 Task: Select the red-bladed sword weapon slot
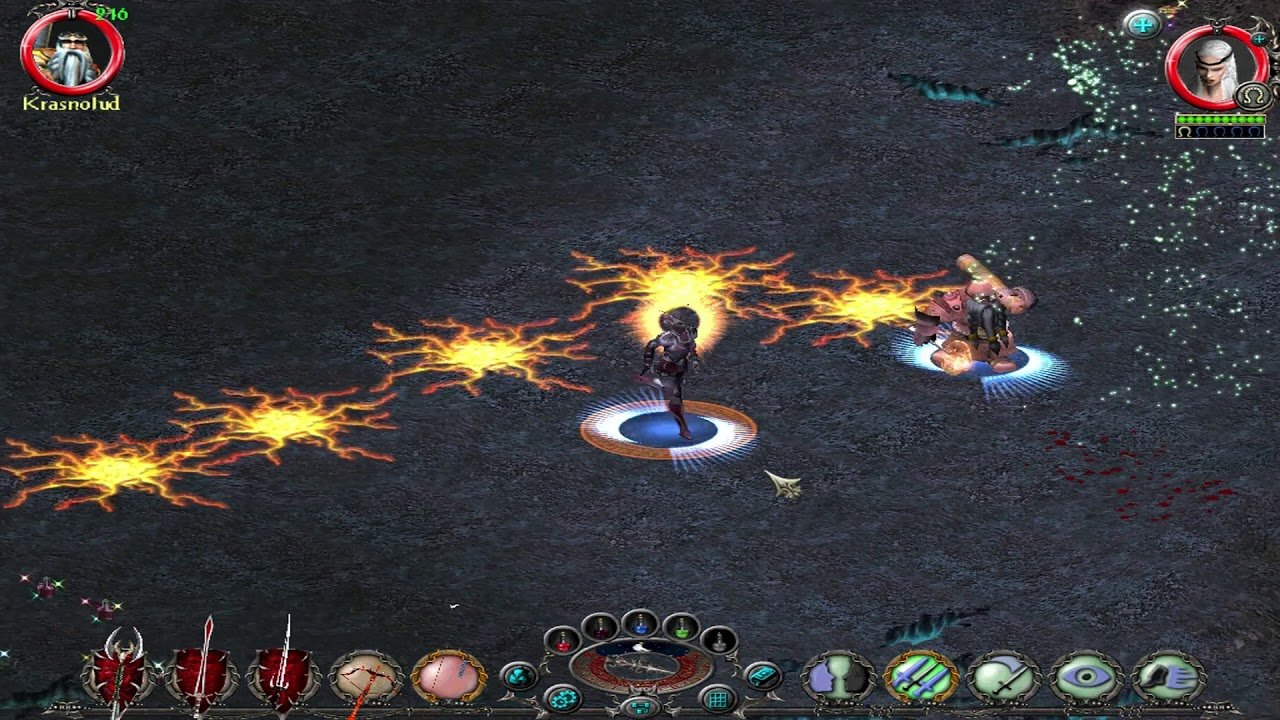coord(202,676)
